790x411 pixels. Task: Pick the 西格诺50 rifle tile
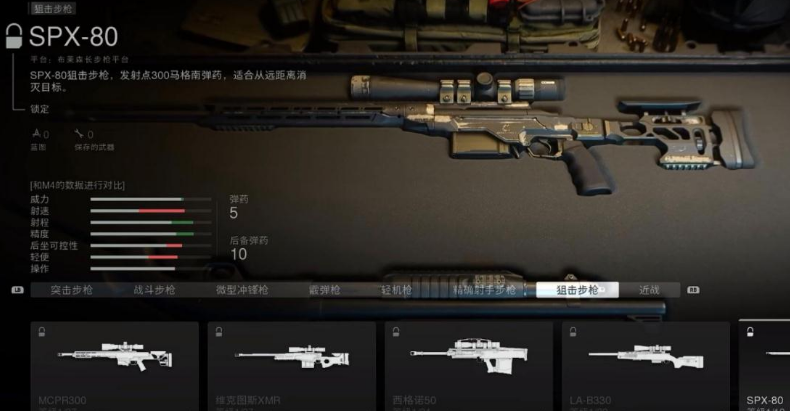[x=468, y=365]
